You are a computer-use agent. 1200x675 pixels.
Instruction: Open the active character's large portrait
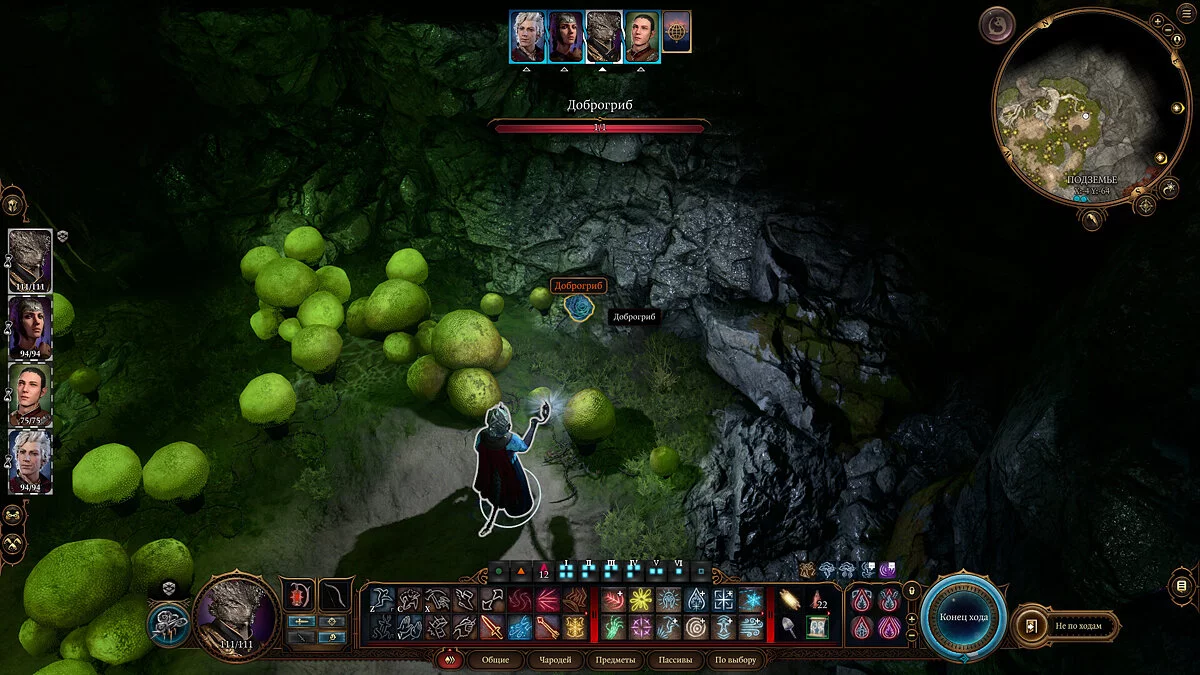tap(236, 617)
